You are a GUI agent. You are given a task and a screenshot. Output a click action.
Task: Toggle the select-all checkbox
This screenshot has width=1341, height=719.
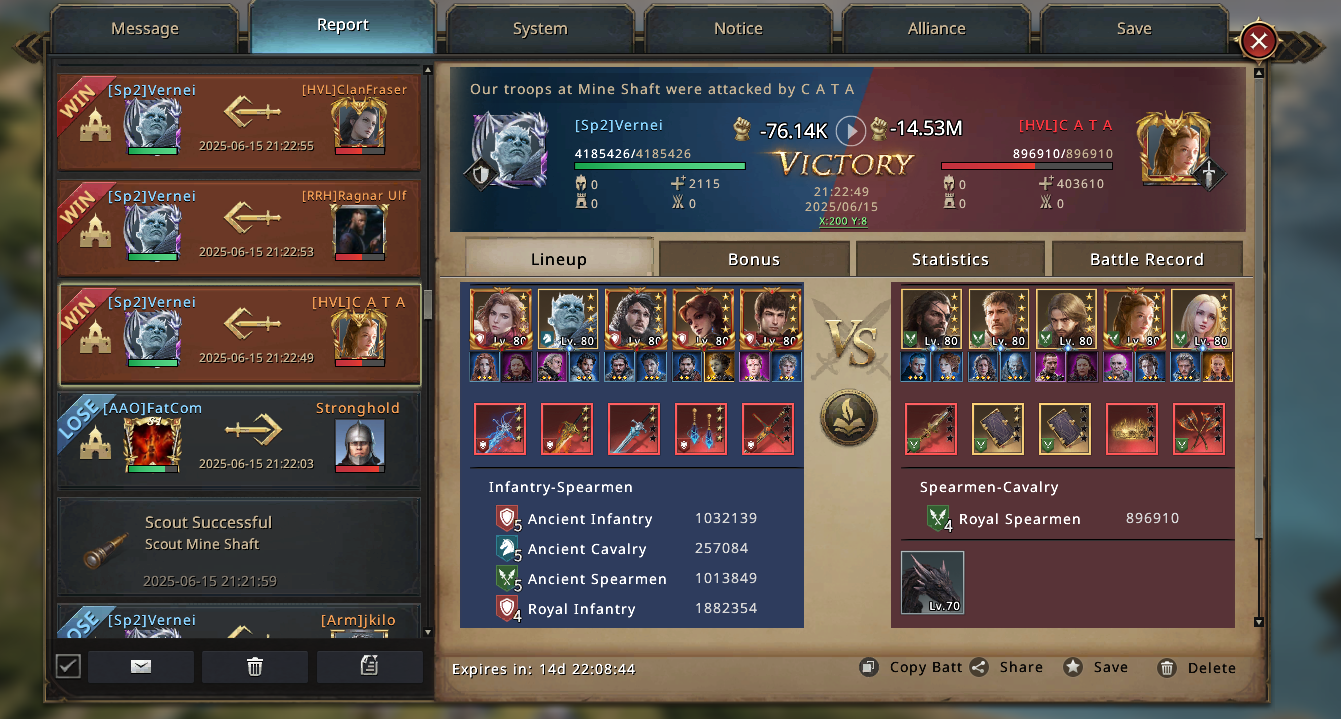pos(68,666)
